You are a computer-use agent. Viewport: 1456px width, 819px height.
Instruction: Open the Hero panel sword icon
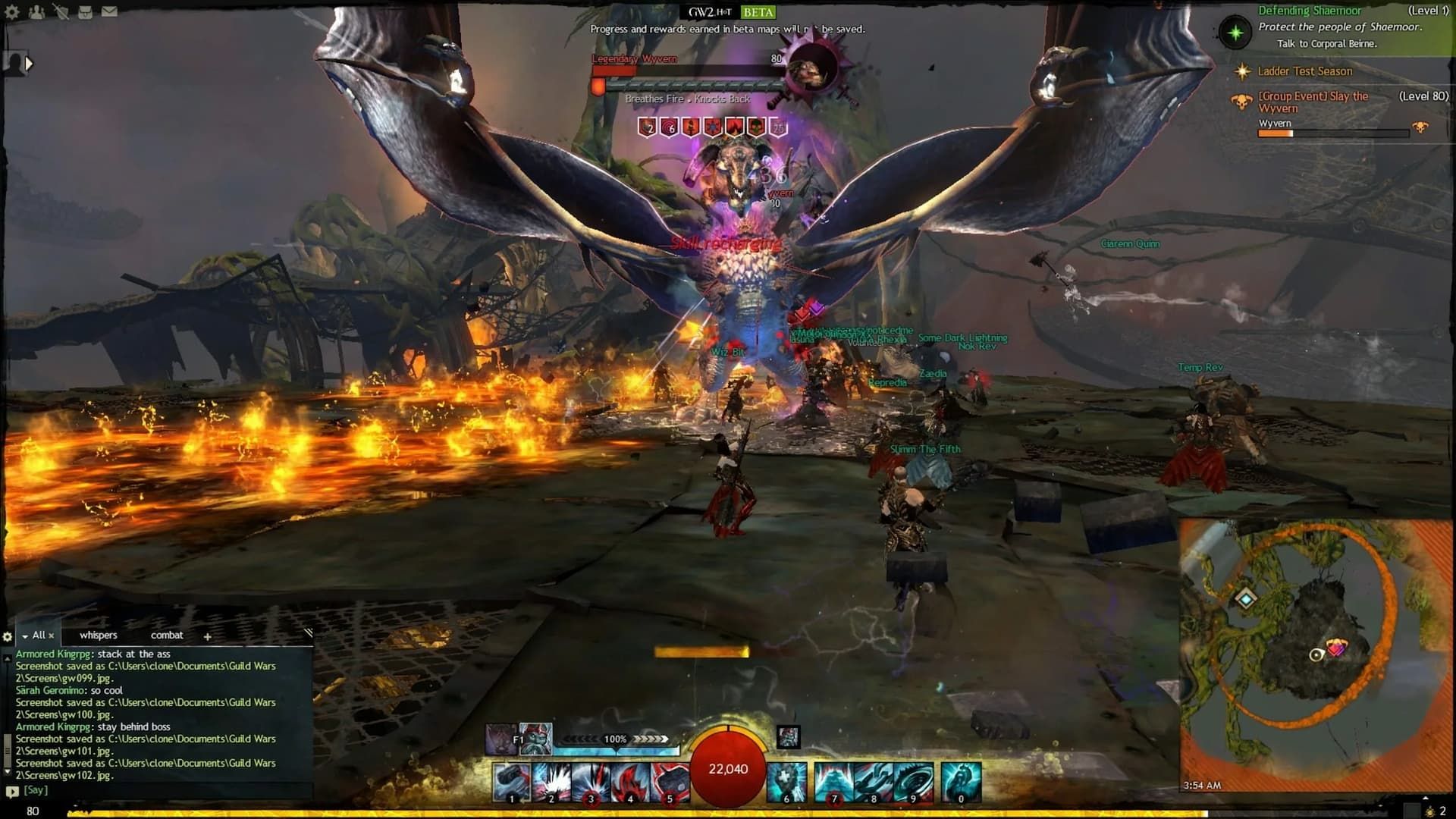click(62, 12)
